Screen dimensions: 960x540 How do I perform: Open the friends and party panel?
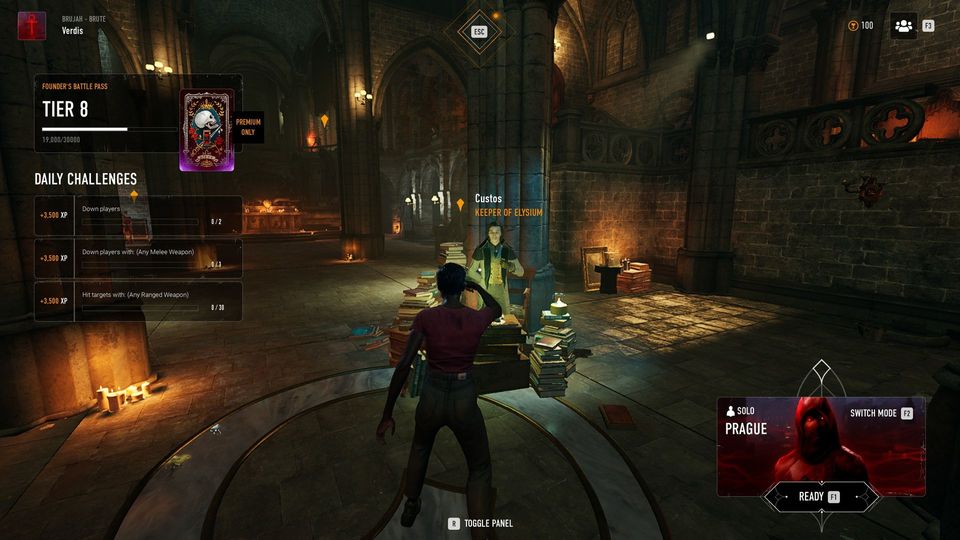pos(903,26)
